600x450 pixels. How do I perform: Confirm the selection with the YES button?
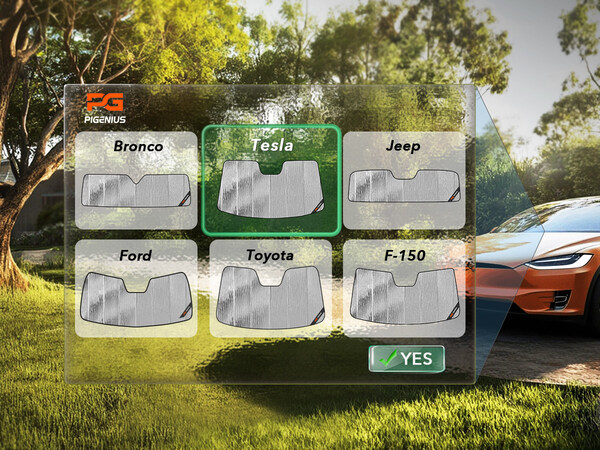point(406,359)
